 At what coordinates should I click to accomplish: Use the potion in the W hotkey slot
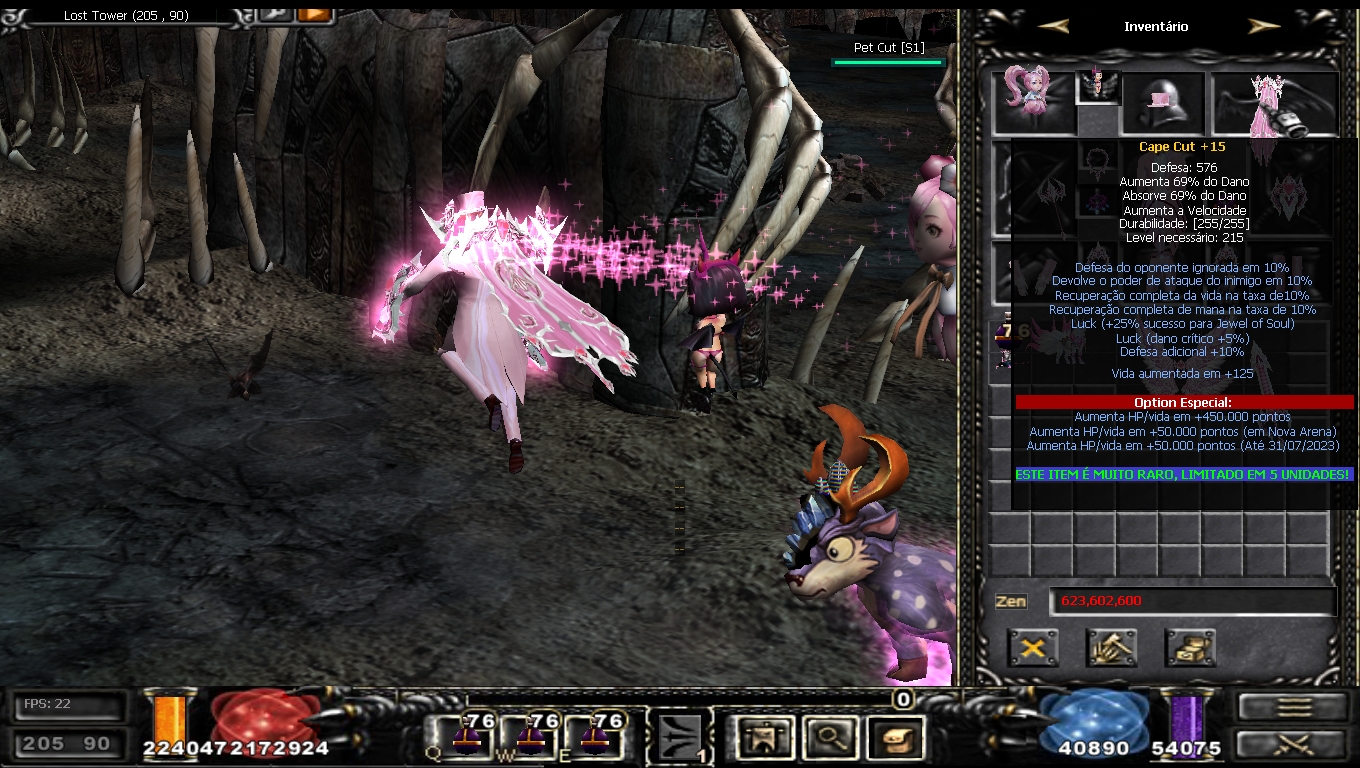(x=530, y=737)
